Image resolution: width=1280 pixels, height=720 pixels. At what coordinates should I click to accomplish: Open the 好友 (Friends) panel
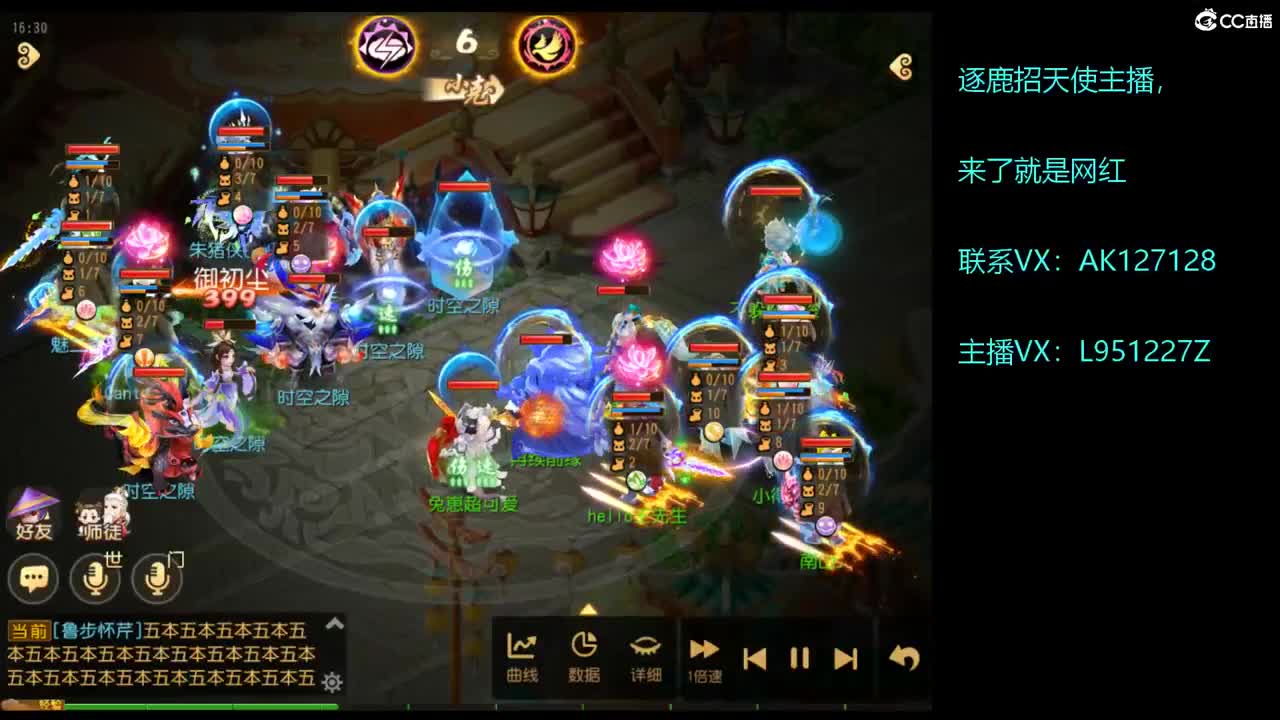click(33, 510)
